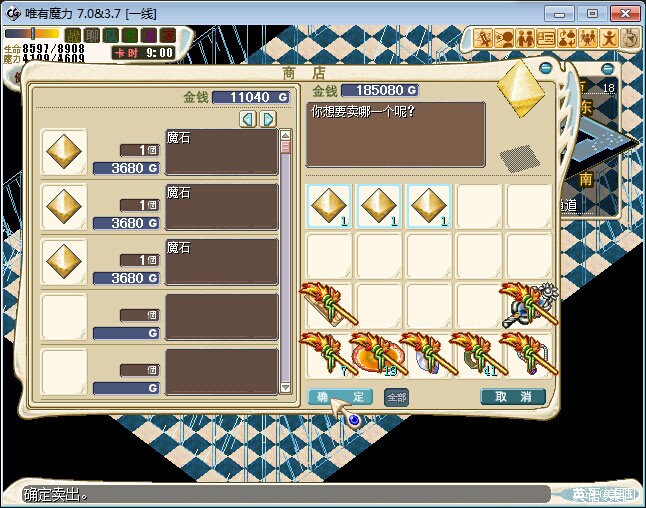Screen dimensions: 646x508
Task: Open the single jumping figure action icon
Action: (609, 38)
